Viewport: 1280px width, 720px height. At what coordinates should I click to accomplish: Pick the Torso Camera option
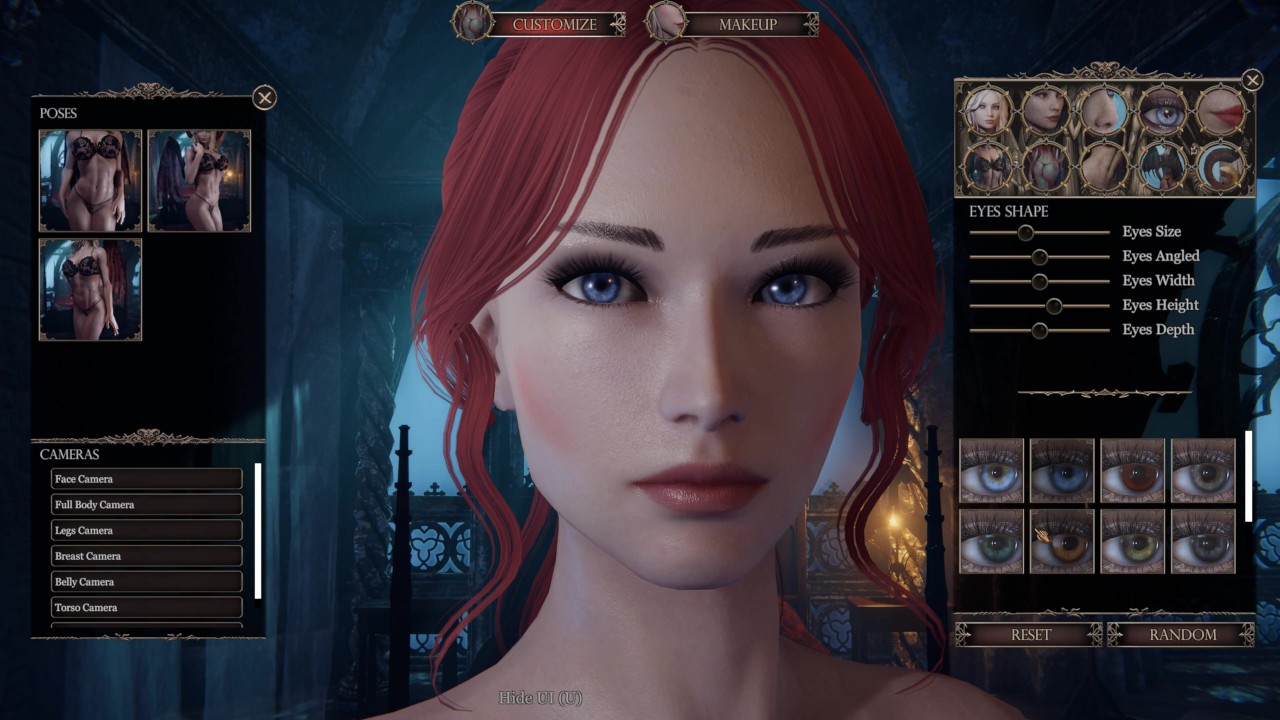(x=146, y=607)
